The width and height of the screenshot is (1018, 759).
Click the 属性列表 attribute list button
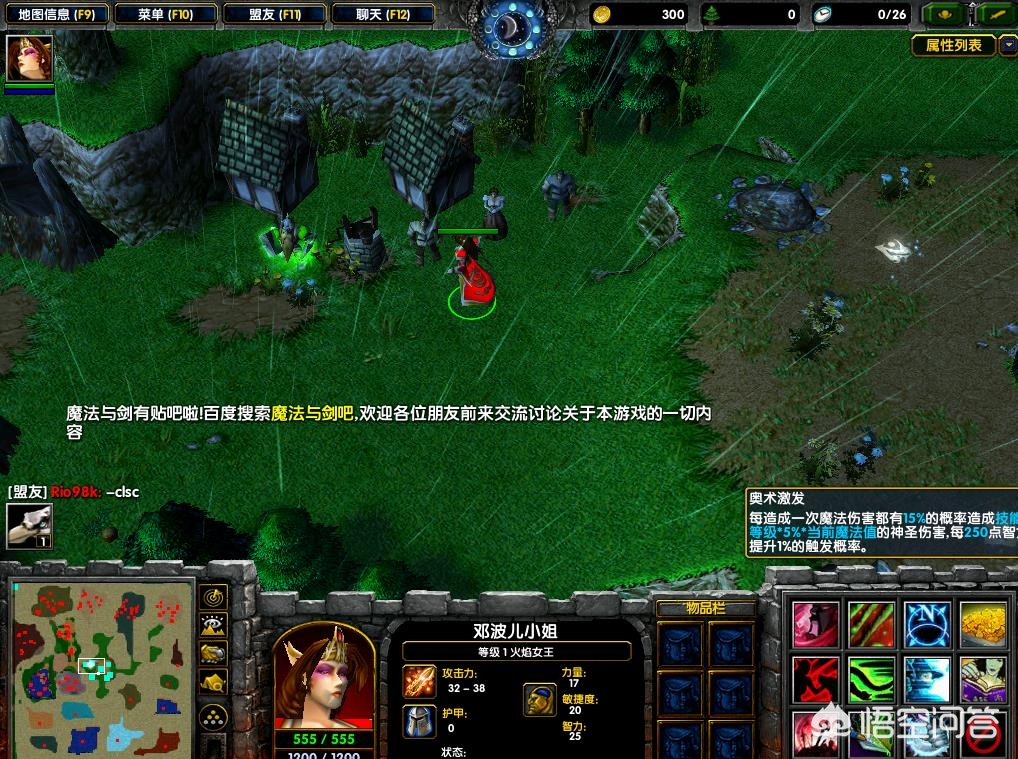(x=953, y=45)
